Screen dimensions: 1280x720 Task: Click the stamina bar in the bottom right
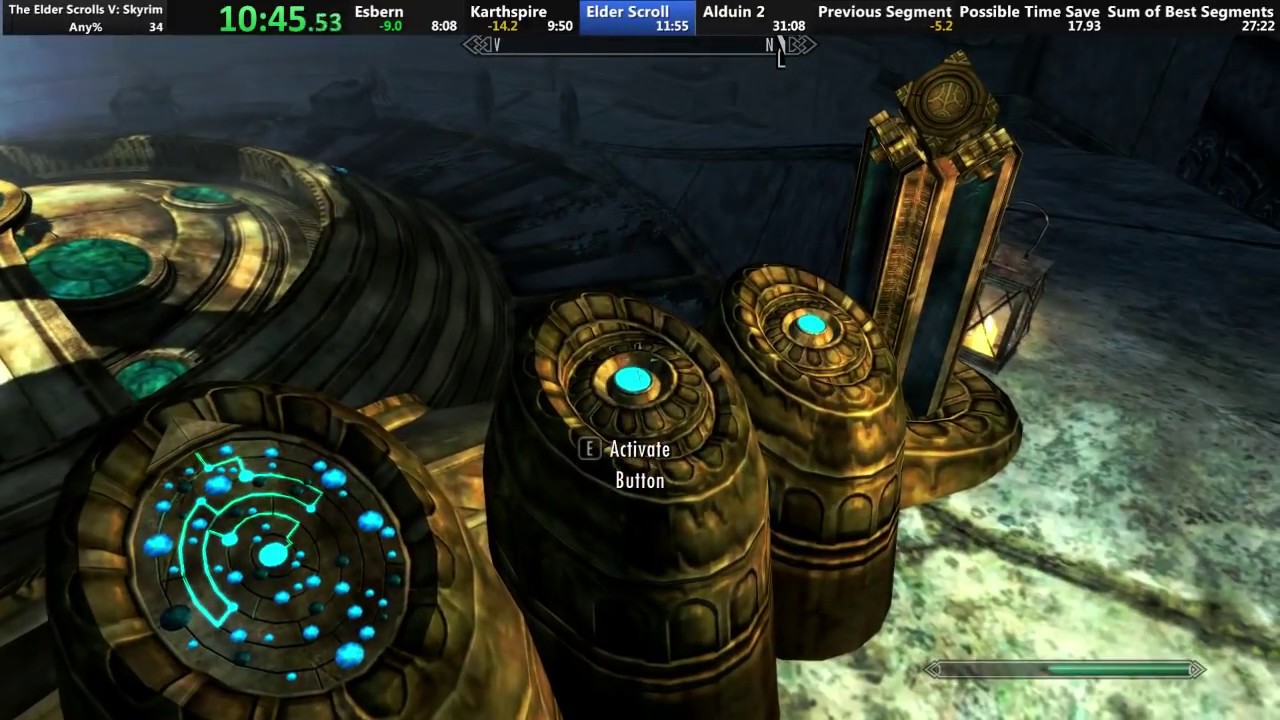(x=1065, y=670)
